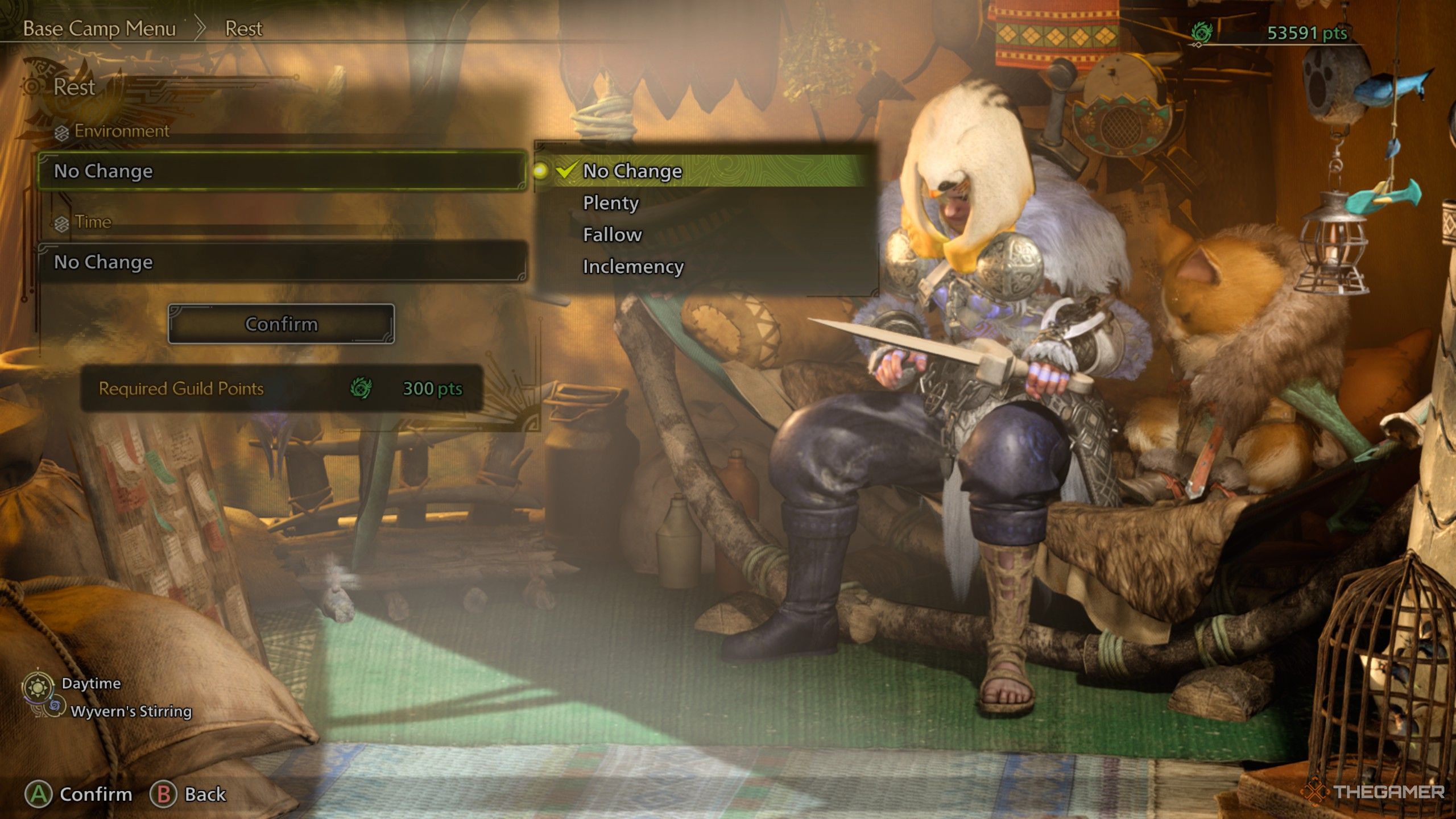Image resolution: width=1456 pixels, height=819 pixels.
Task: Go back to Base Camp Menu breadcrumb
Action: (100, 28)
